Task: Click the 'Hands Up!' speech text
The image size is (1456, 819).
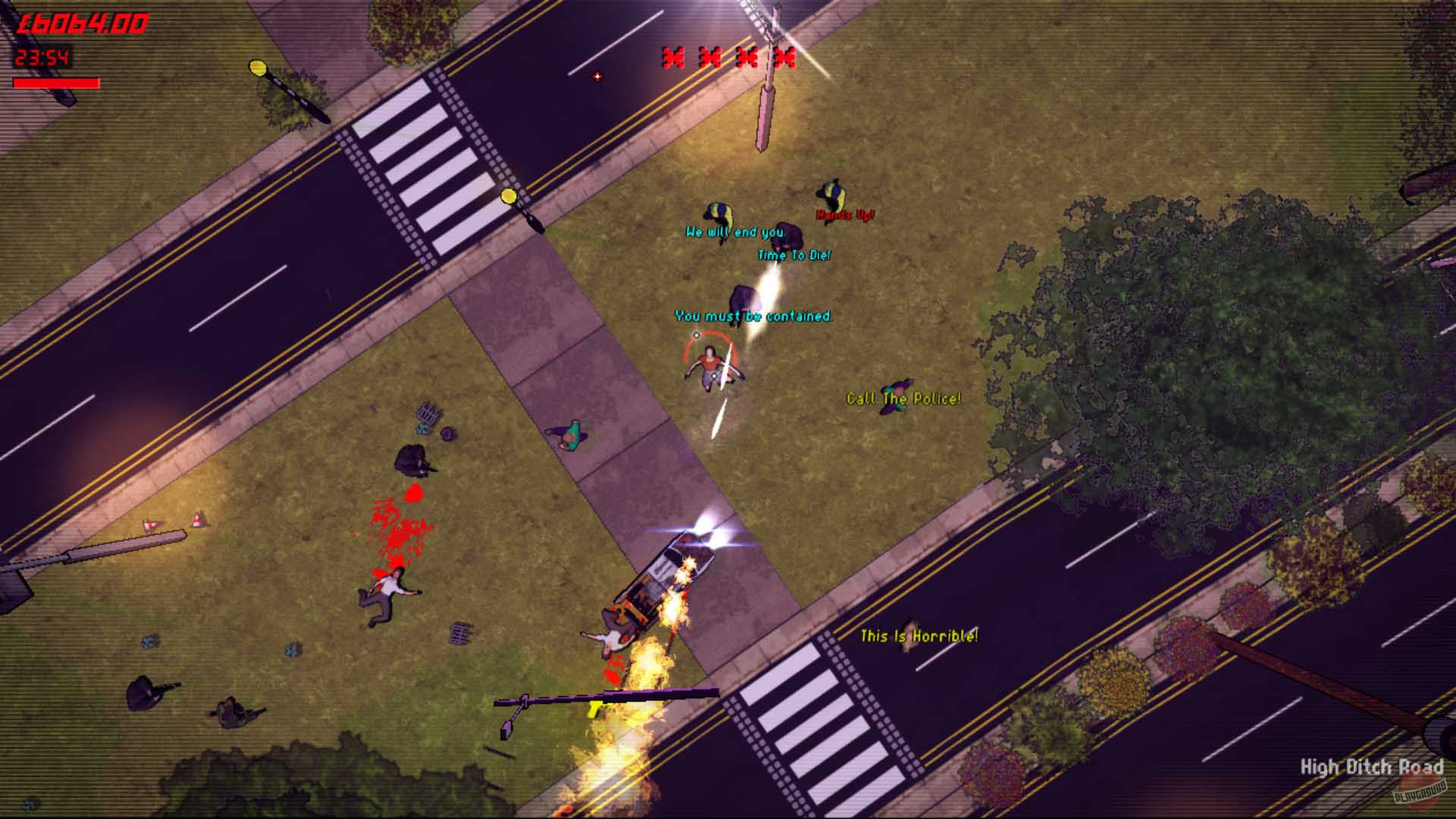Action: 844,213
